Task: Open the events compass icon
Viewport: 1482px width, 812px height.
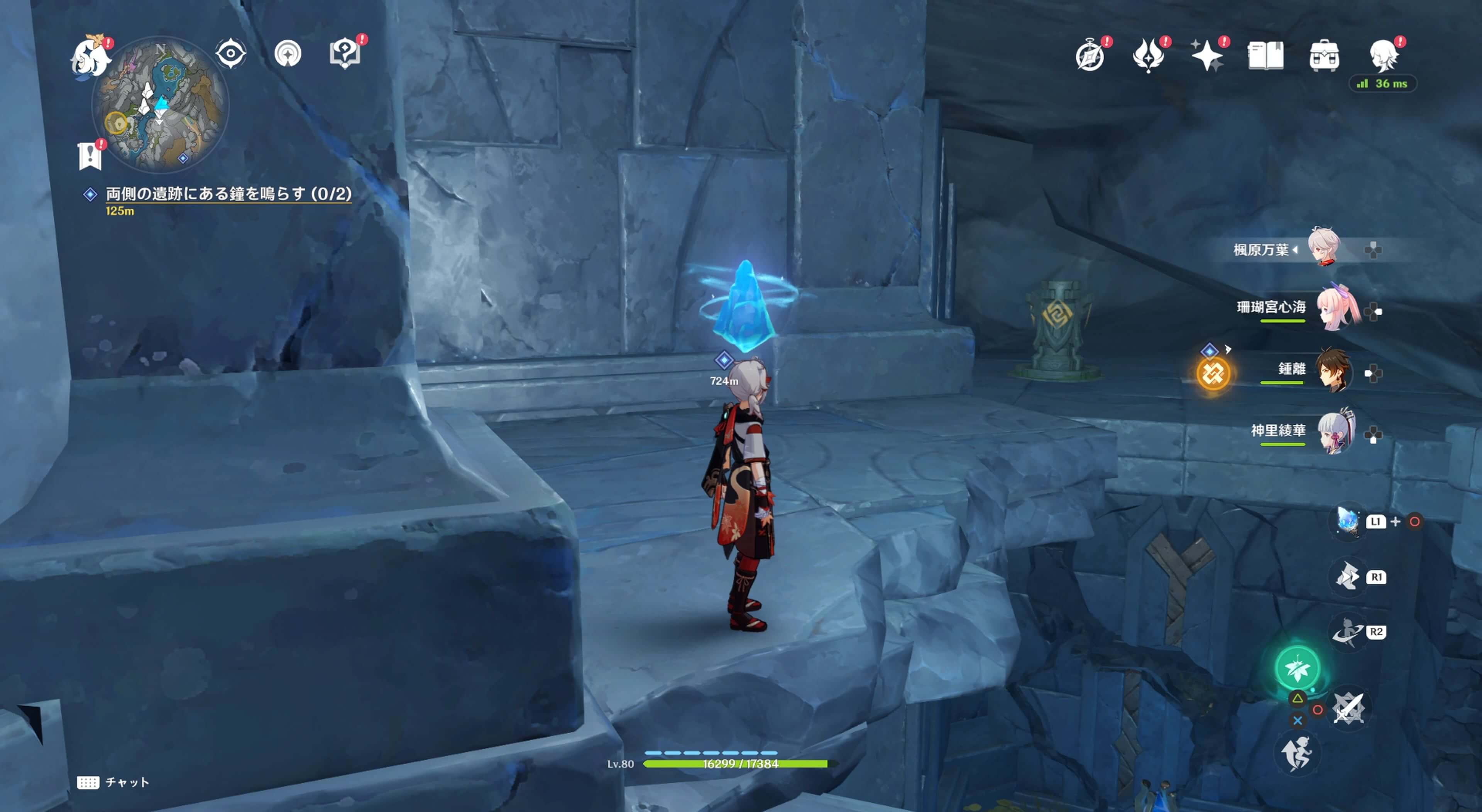Action: [1090, 56]
